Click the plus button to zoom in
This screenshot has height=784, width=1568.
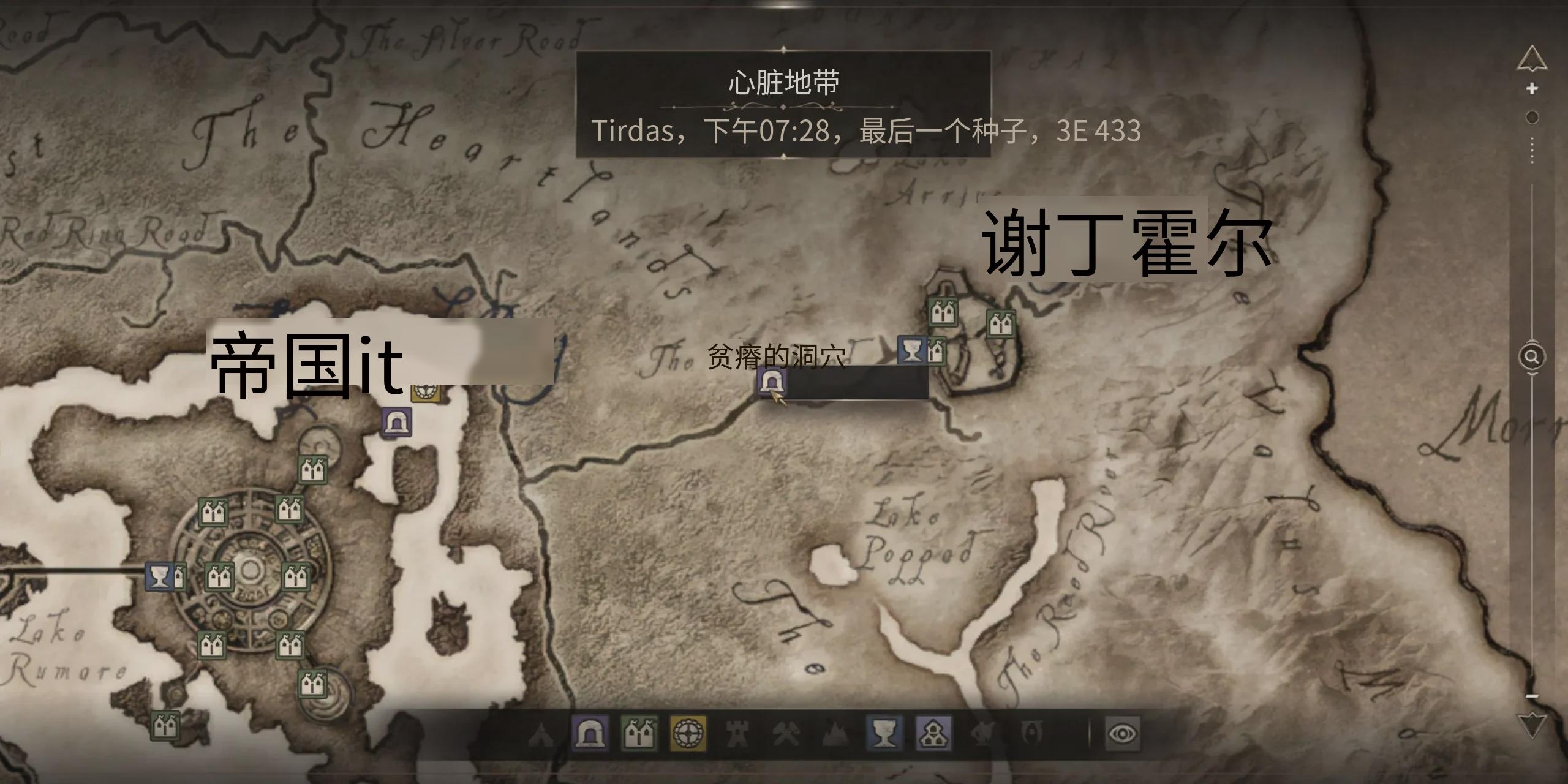point(1532,88)
